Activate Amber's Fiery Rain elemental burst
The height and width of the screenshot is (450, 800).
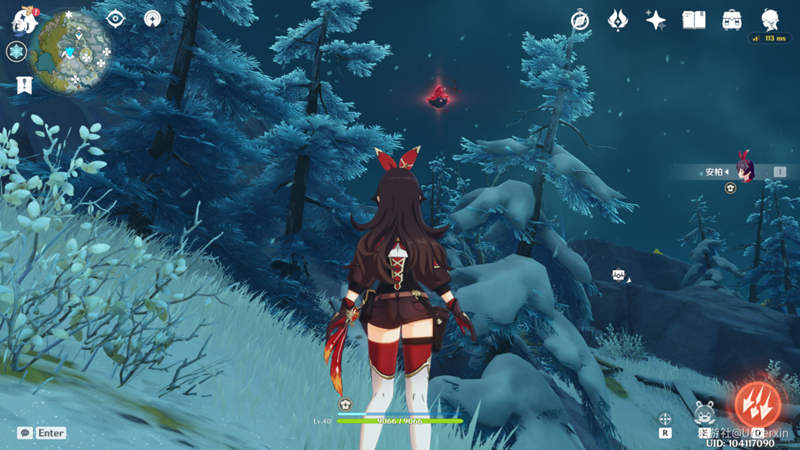pos(755,404)
